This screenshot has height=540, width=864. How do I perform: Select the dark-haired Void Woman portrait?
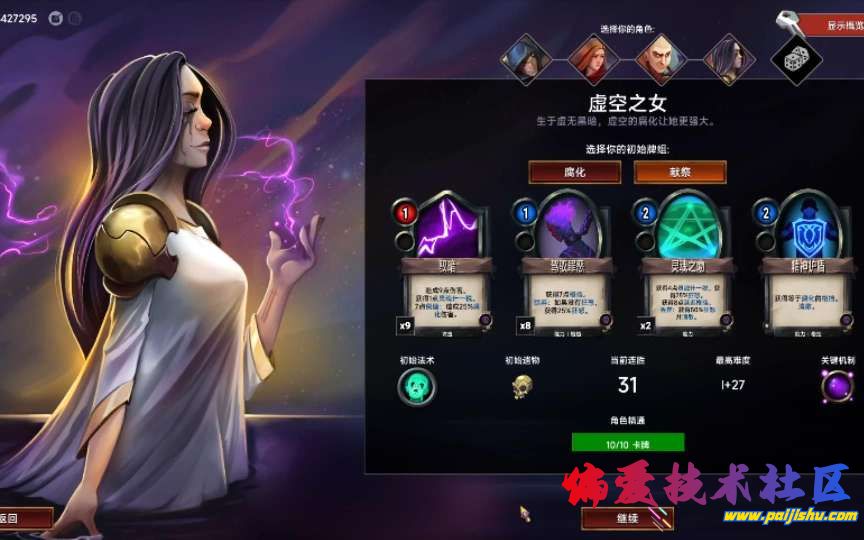click(729, 59)
